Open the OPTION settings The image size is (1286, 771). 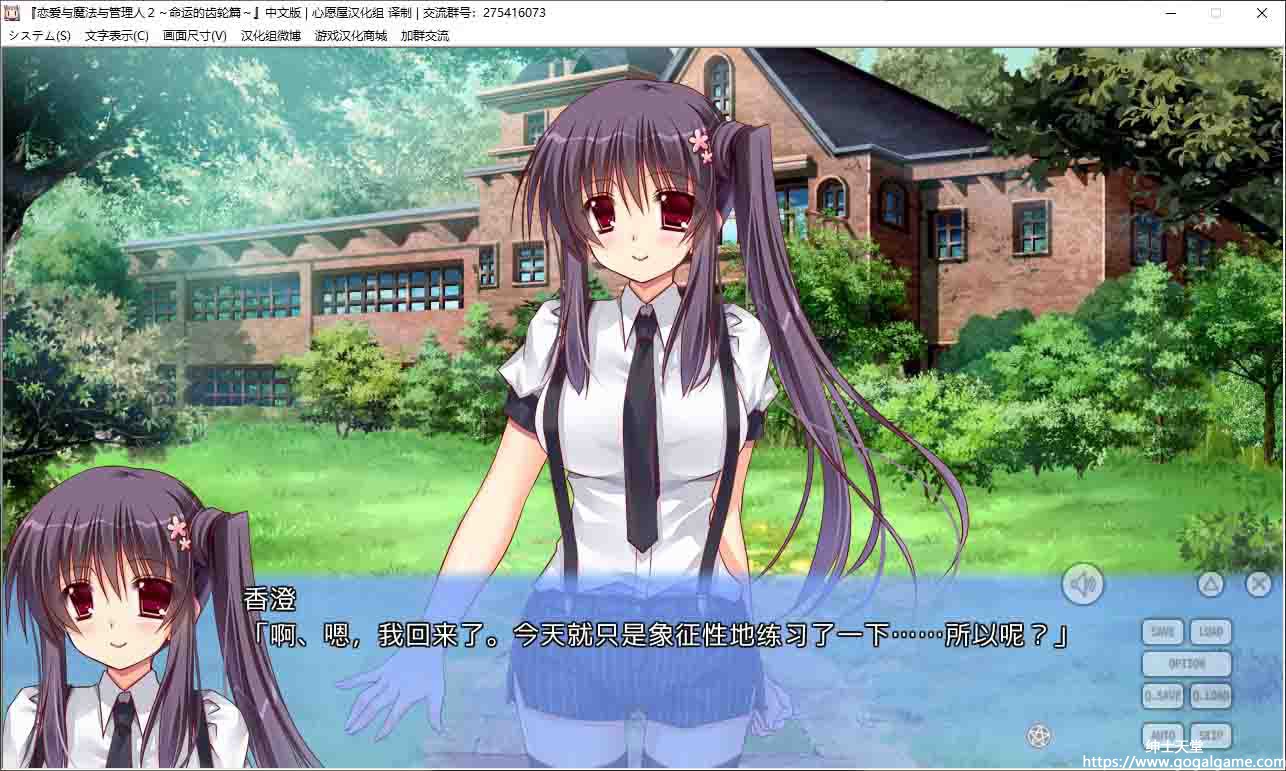coord(1187,664)
